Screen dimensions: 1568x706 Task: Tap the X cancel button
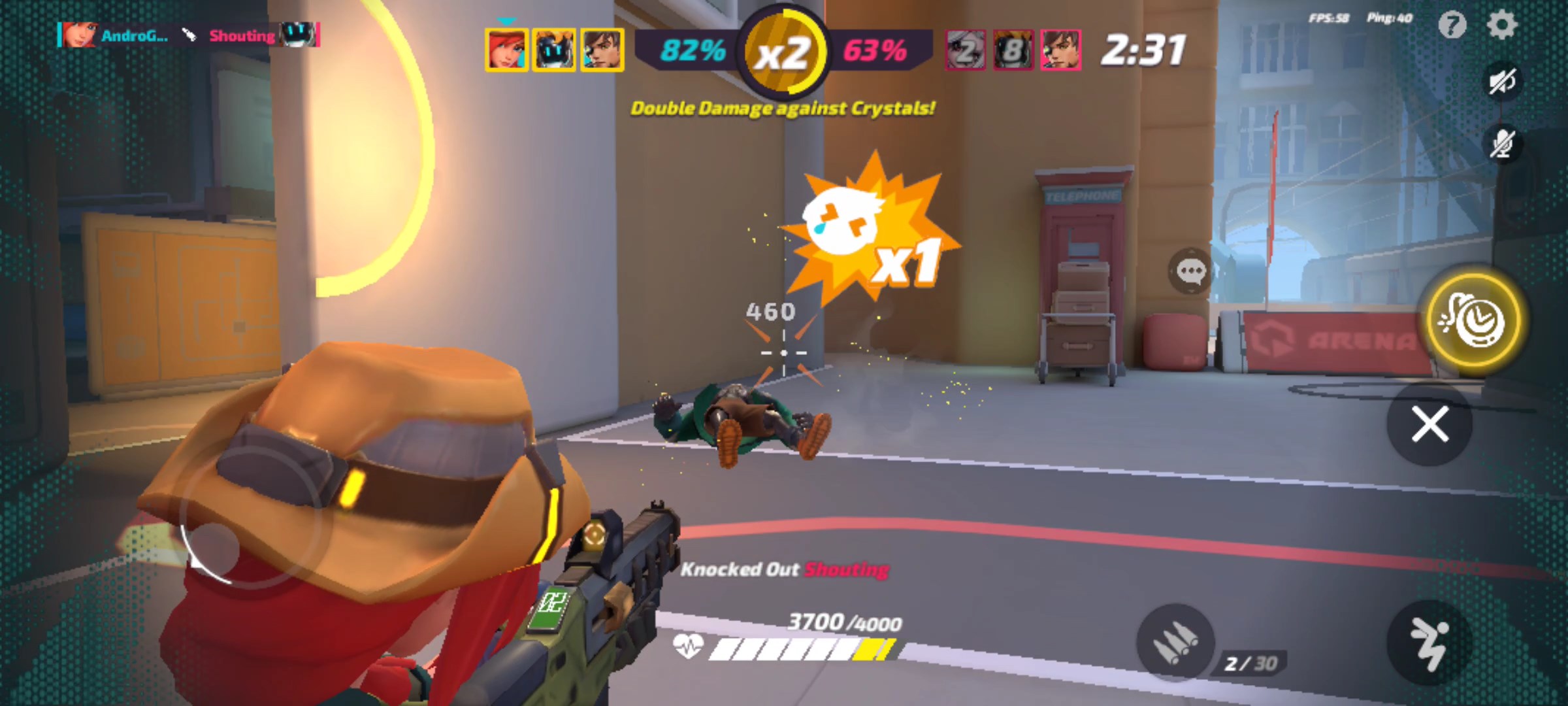1429,425
